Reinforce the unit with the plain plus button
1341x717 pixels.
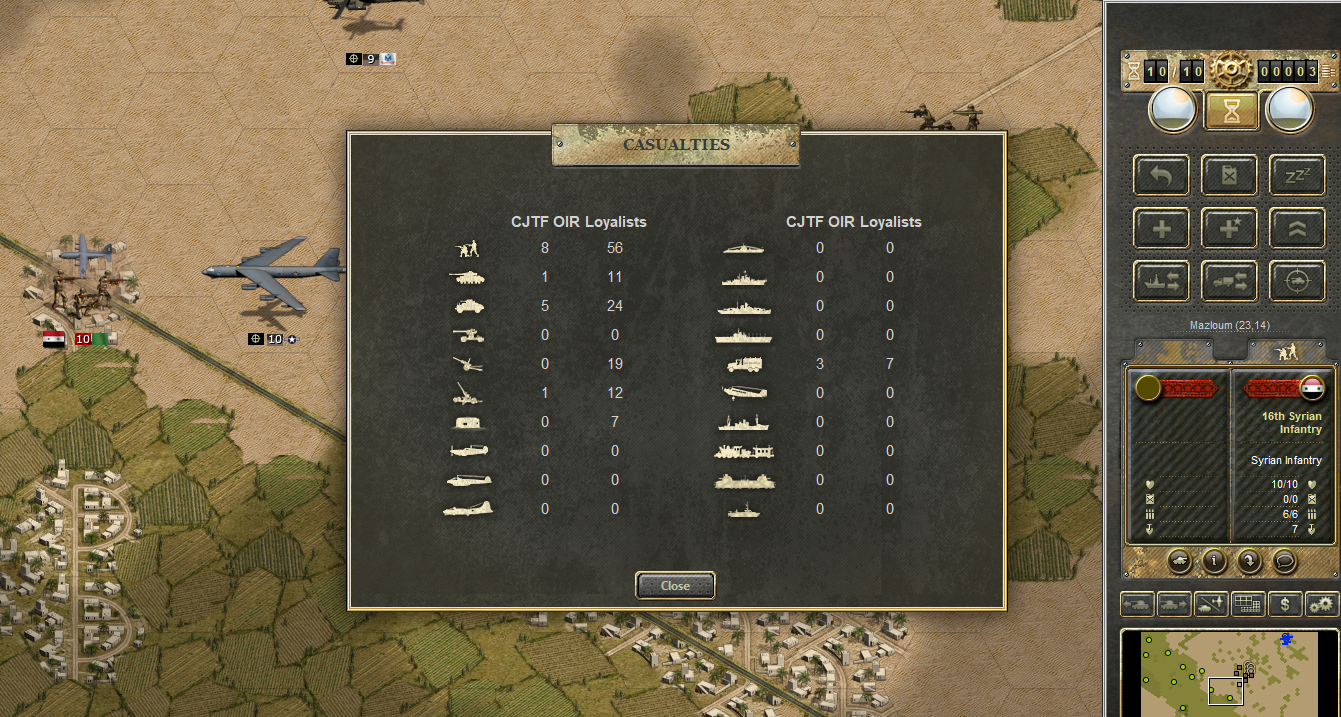(1161, 228)
